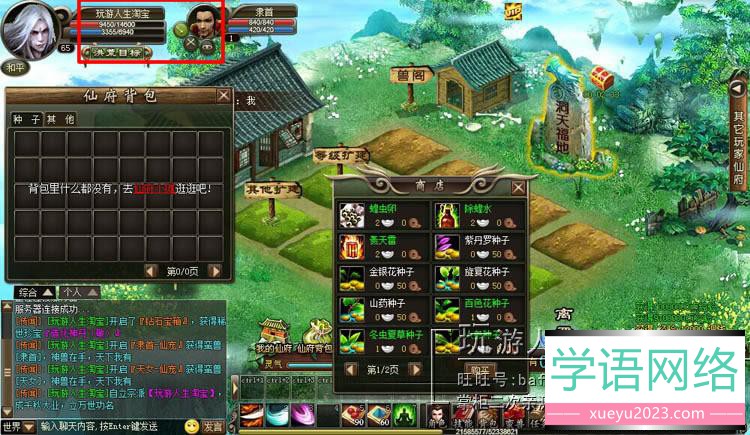Select the 除蝗水 potion item

[x=446, y=216]
